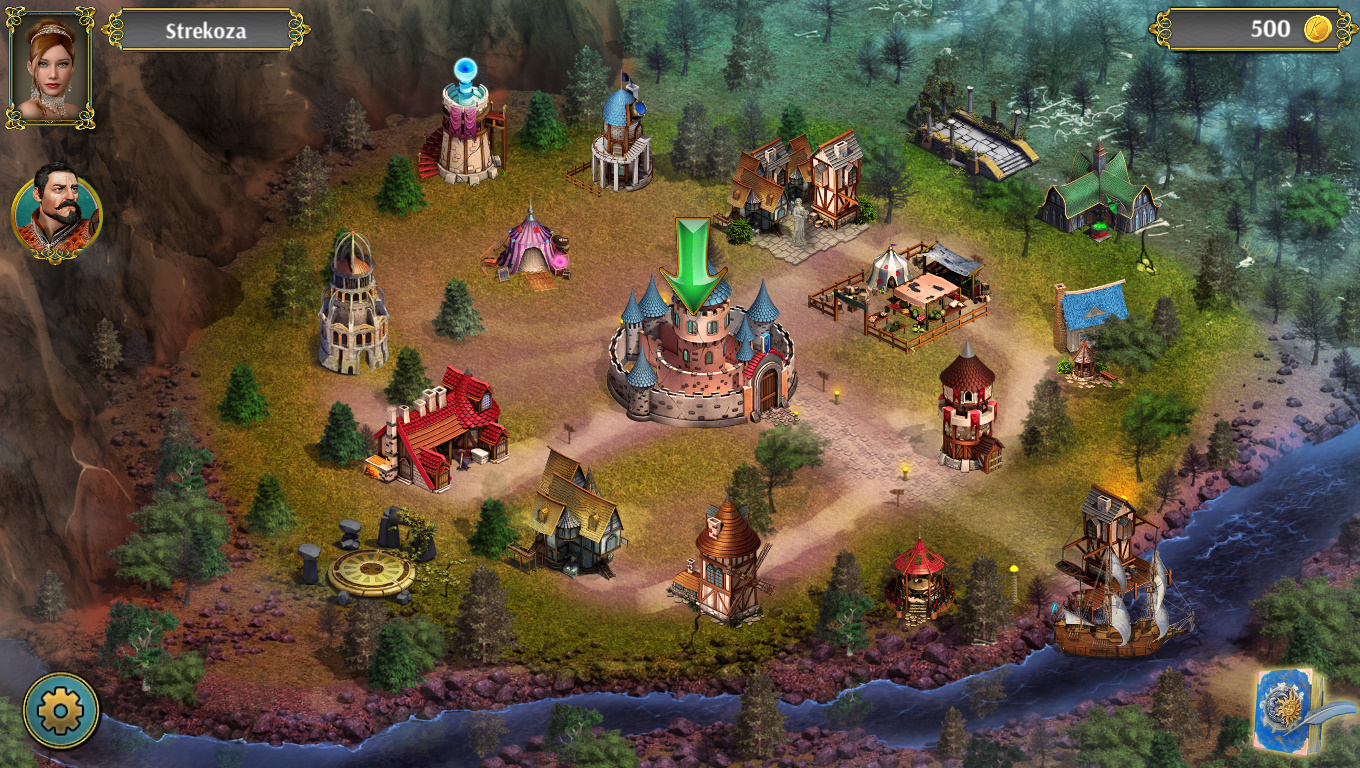Screen dimensions: 1360x768
Task: Open the gear settings button
Action: click(x=61, y=711)
